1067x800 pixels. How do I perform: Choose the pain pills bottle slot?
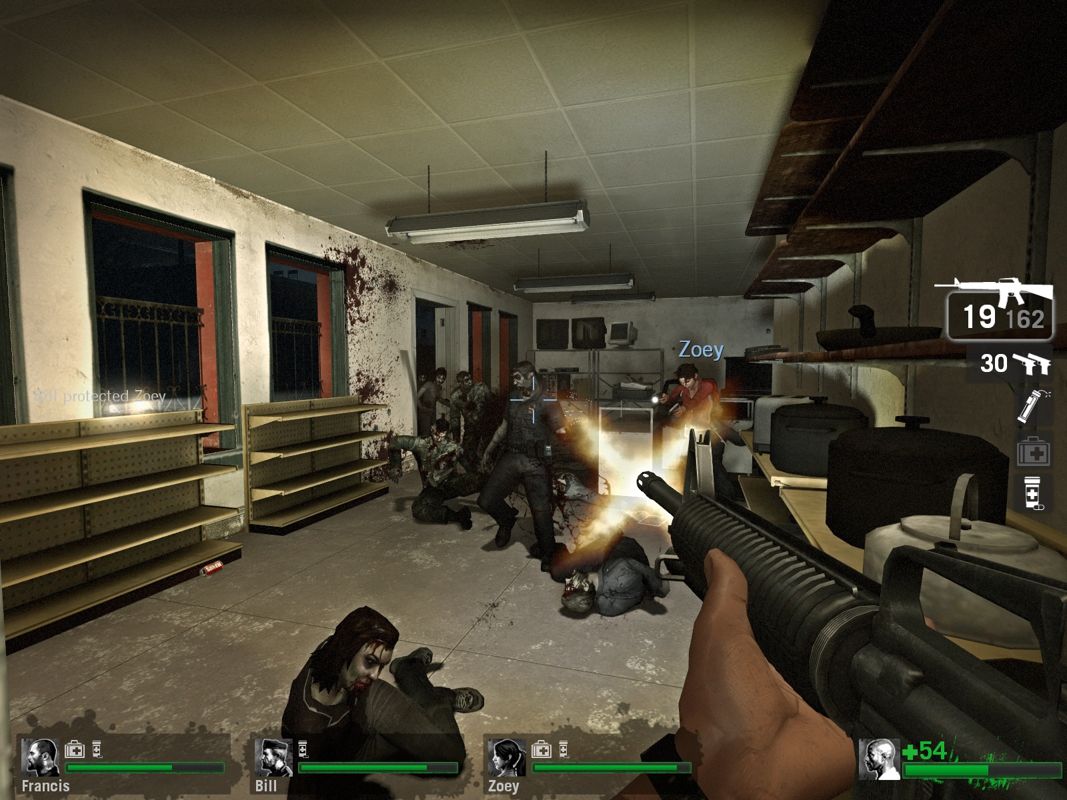(1032, 493)
